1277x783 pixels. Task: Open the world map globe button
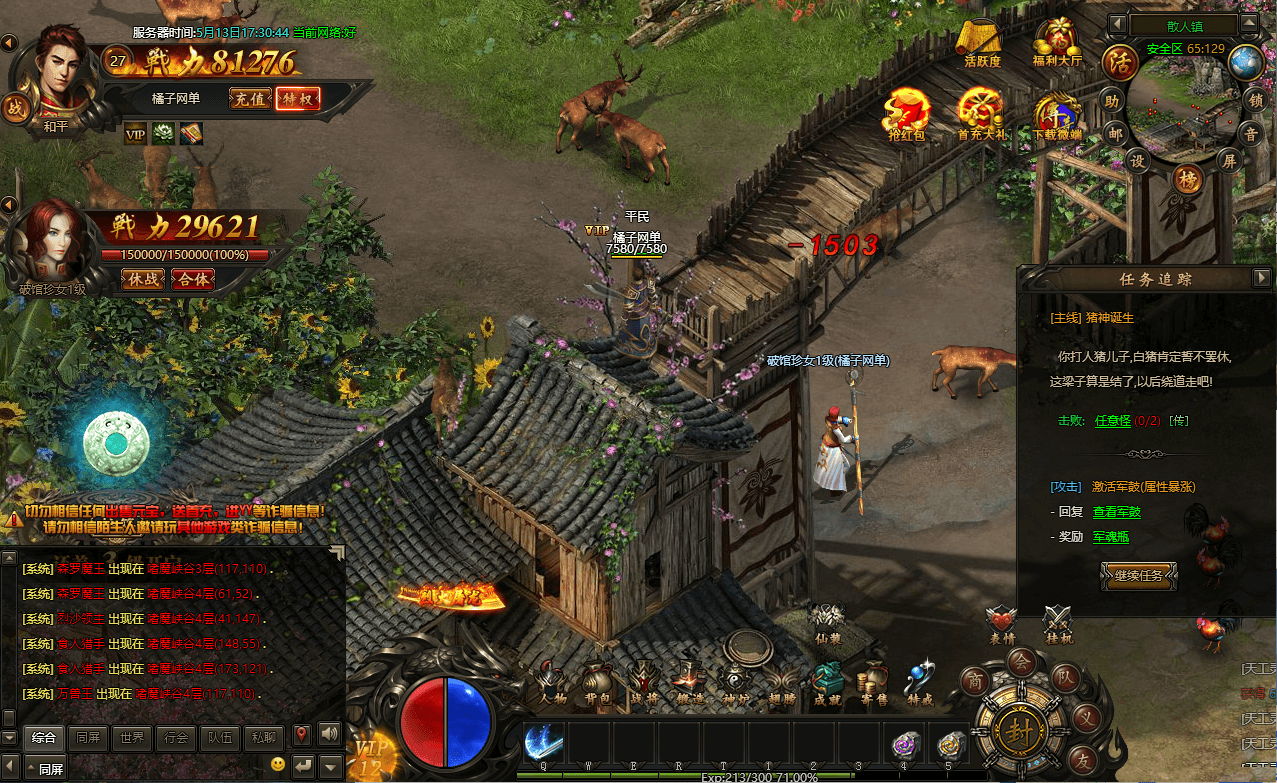click(1246, 62)
